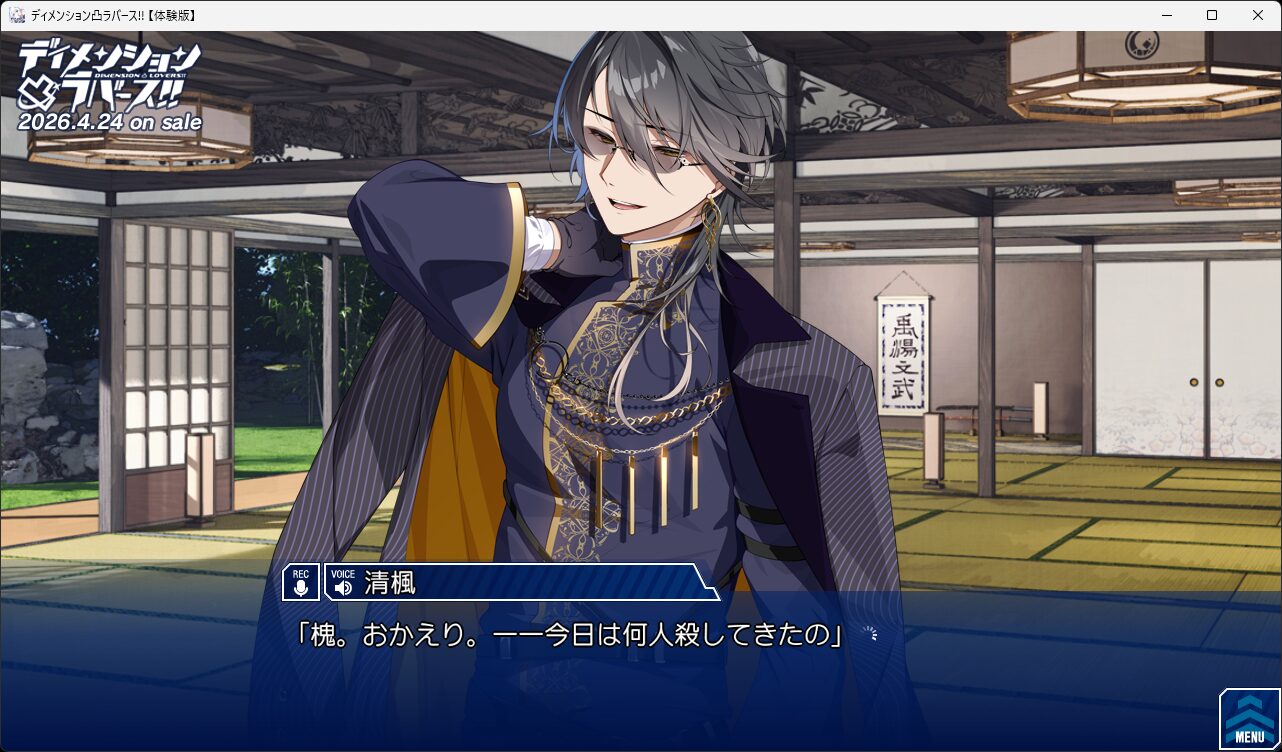1282x752 pixels.
Task: Click the REC microphone icon
Action: click(x=301, y=583)
